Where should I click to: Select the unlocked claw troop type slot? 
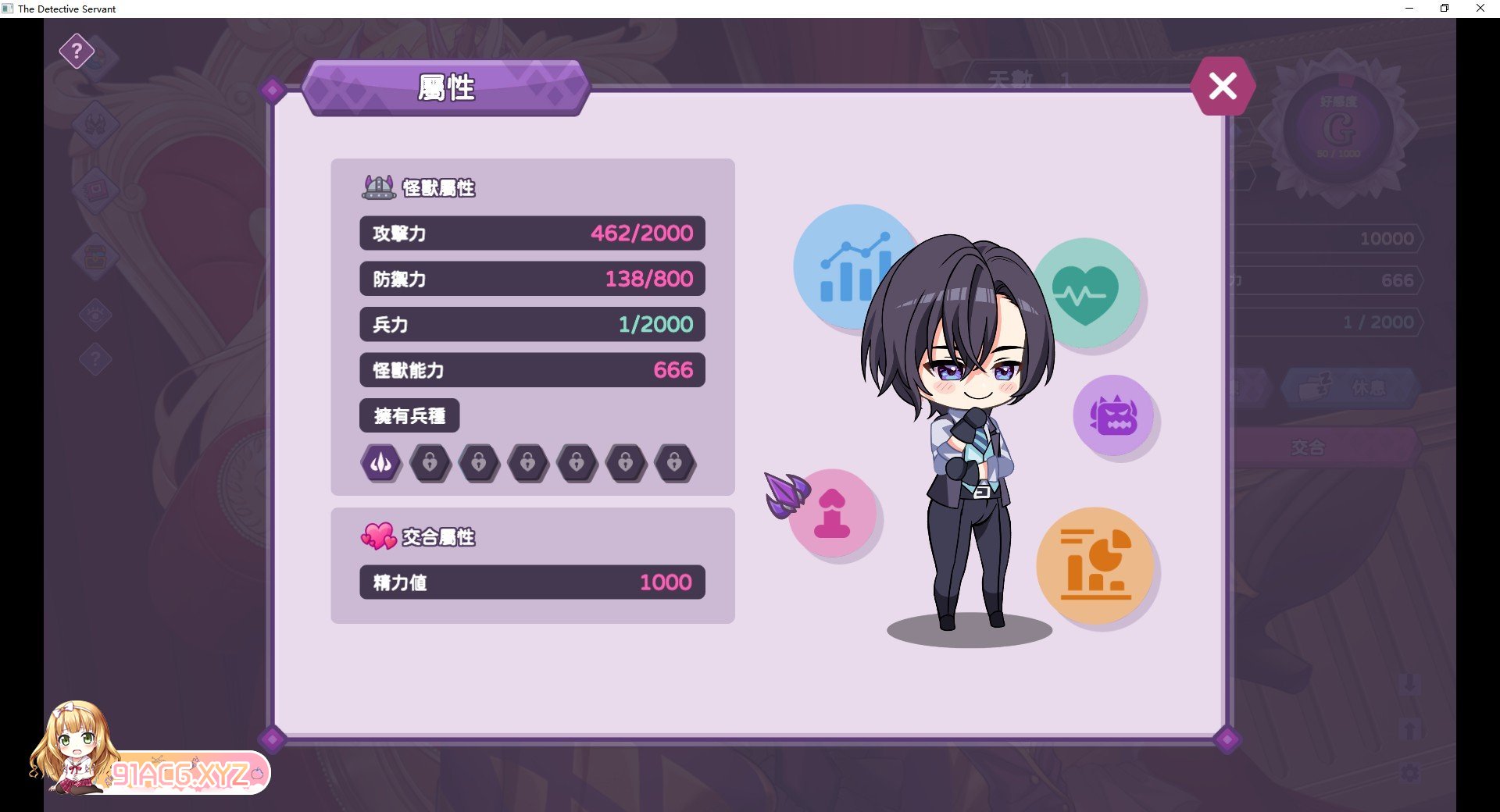(381, 463)
